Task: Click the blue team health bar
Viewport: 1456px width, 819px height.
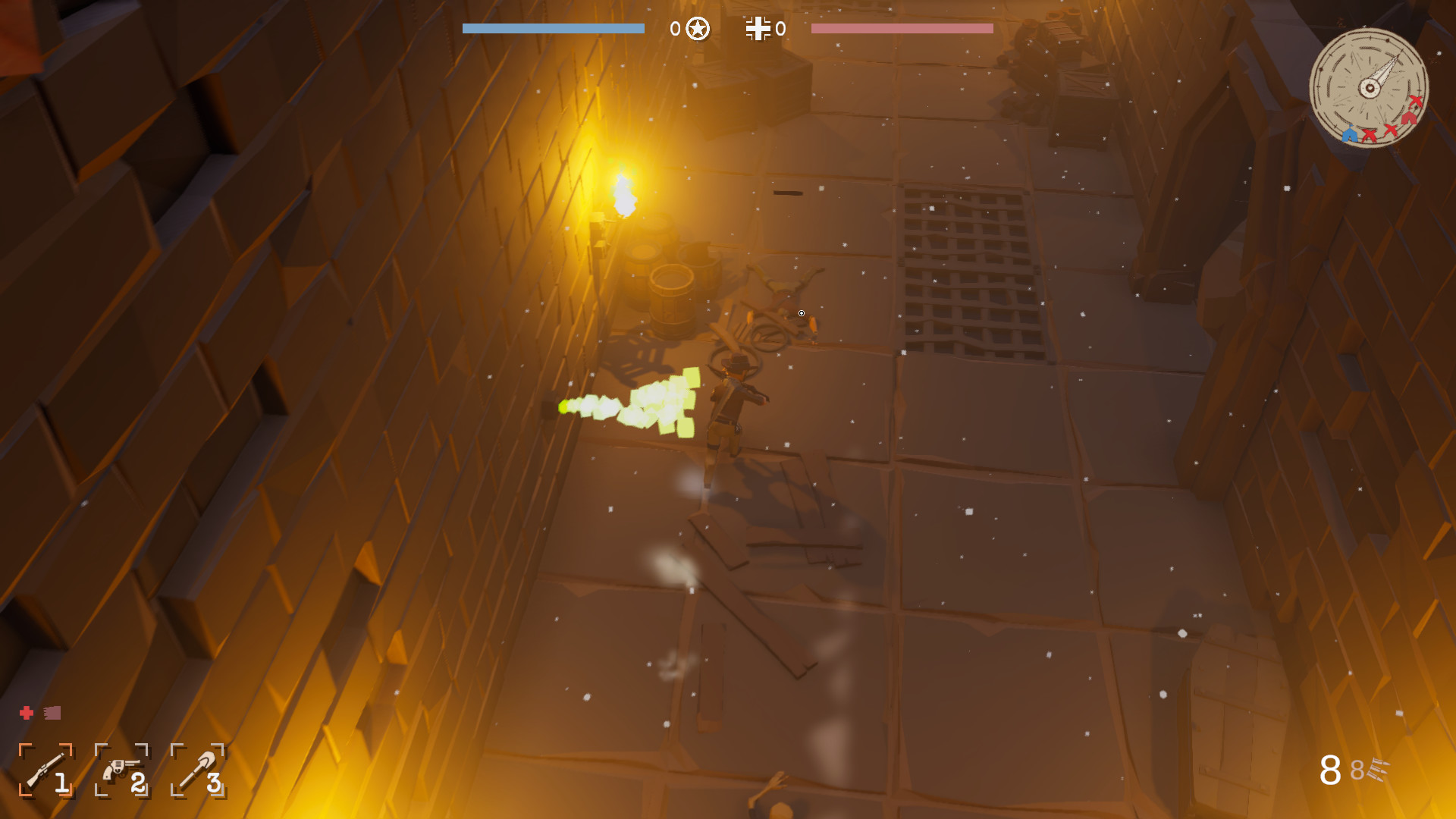Action: (x=552, y=27)
